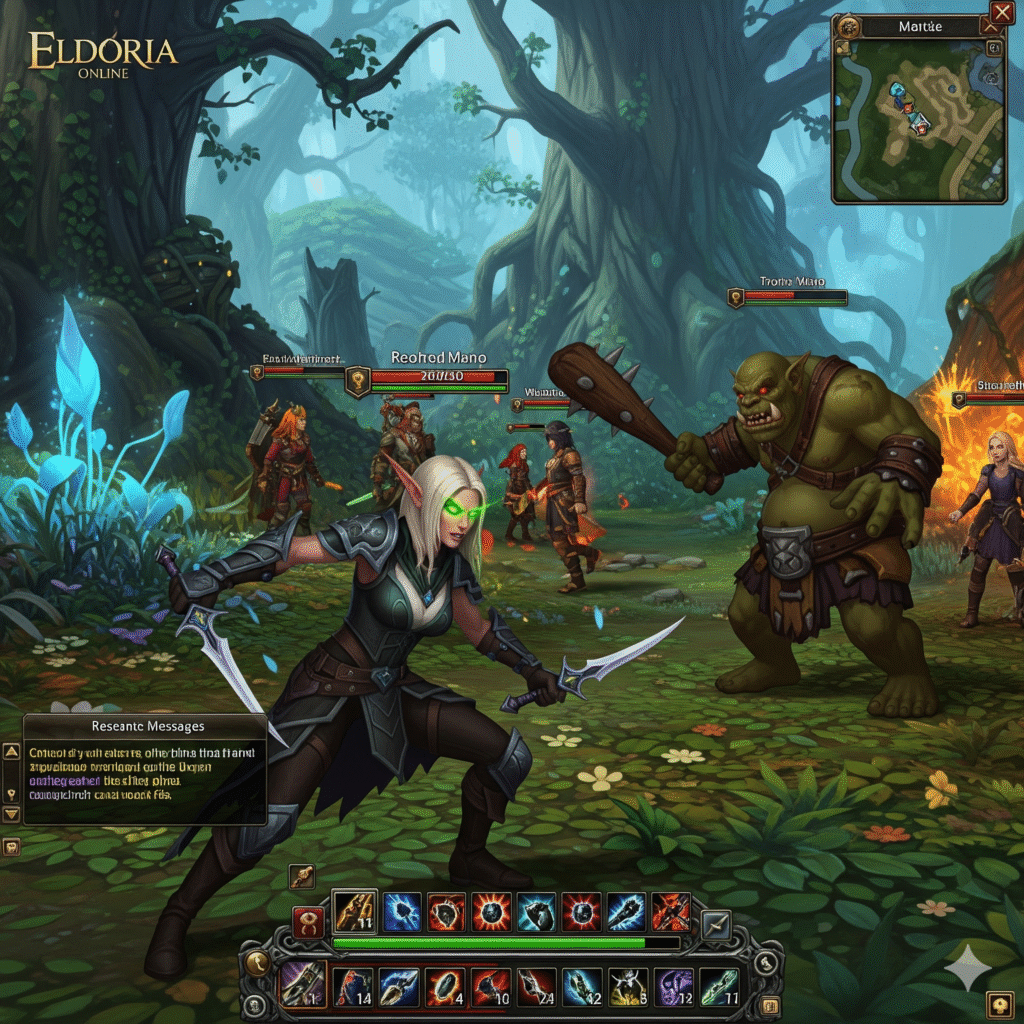Trigger the teal fist ability
This screenshot has height=1024, width=1024.
pos(537,911)
